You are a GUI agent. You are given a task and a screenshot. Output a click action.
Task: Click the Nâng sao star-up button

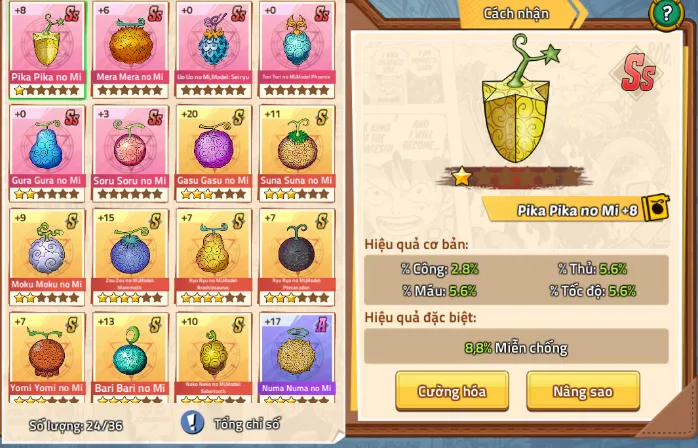[583, 391]
